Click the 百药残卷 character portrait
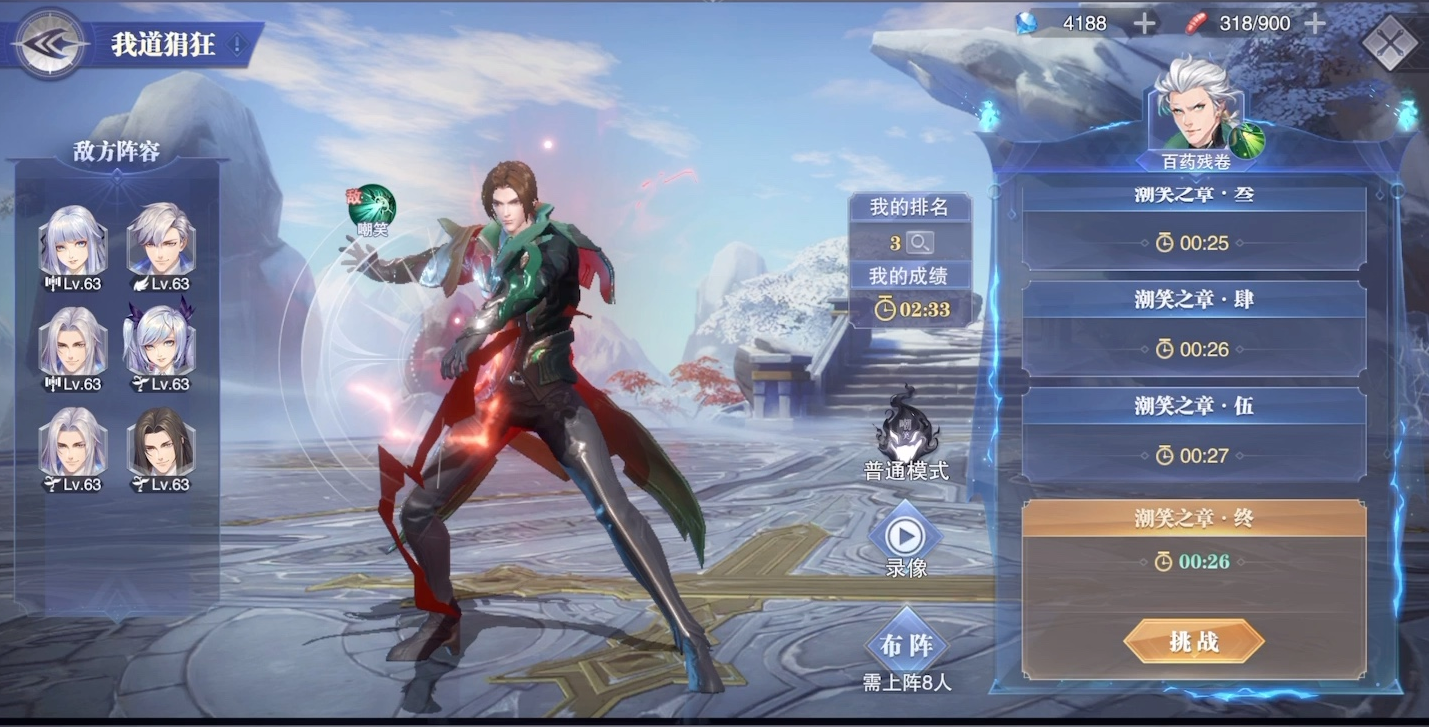 (x=1194, y=110)
